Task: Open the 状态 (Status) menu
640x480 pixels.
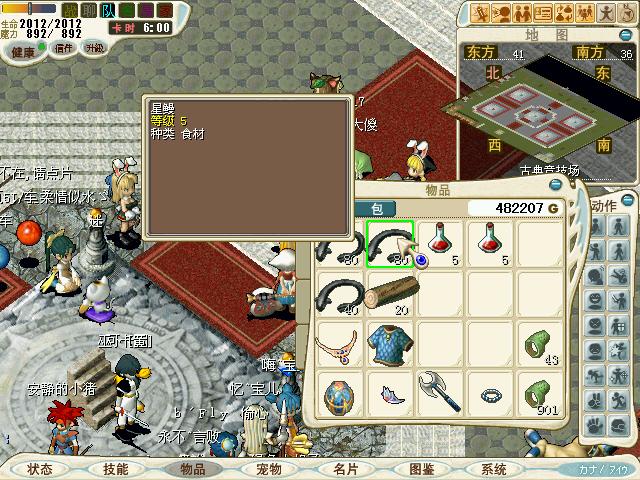Action: (40, 468)
